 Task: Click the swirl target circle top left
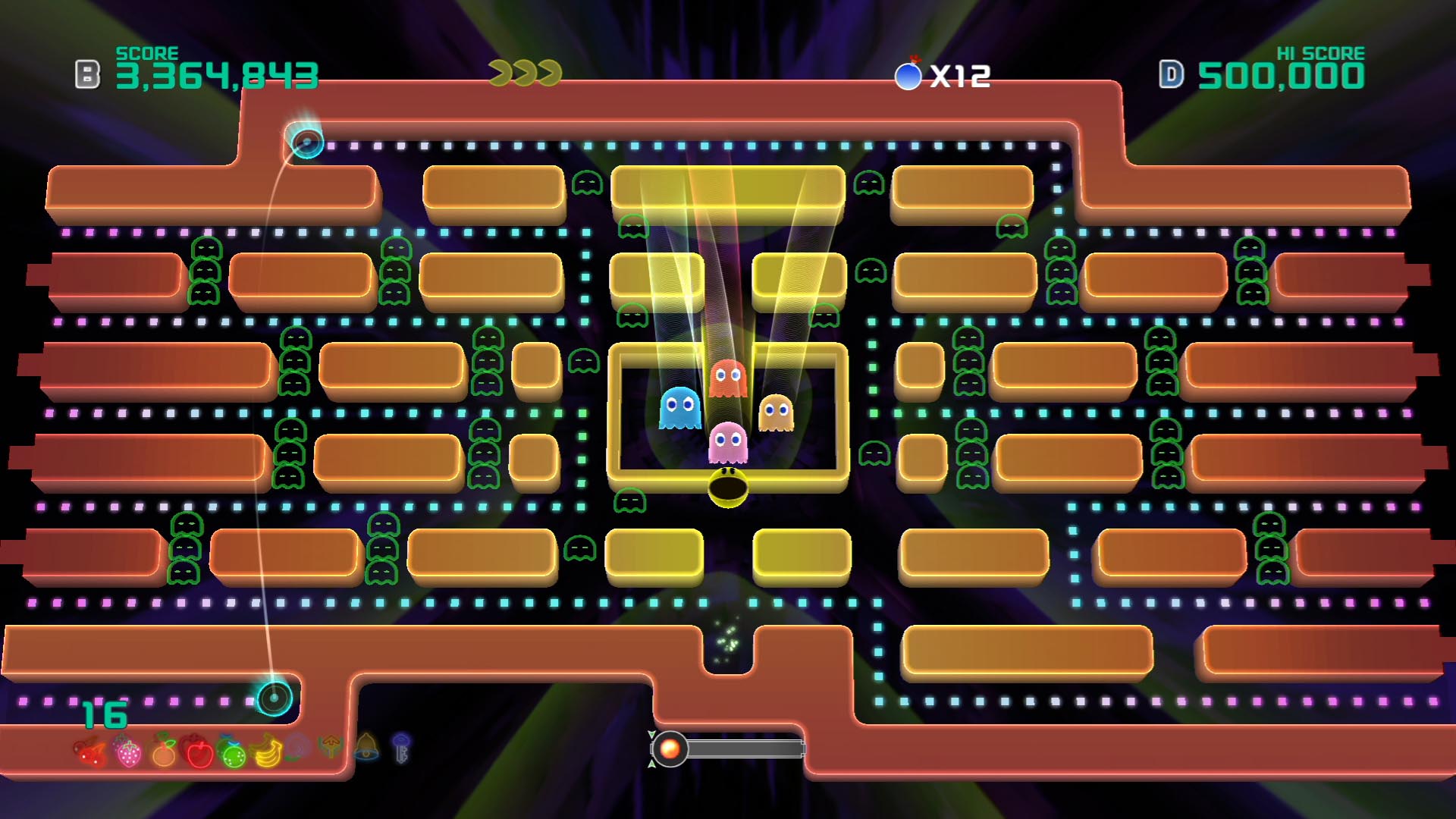[x=306, y=142]
